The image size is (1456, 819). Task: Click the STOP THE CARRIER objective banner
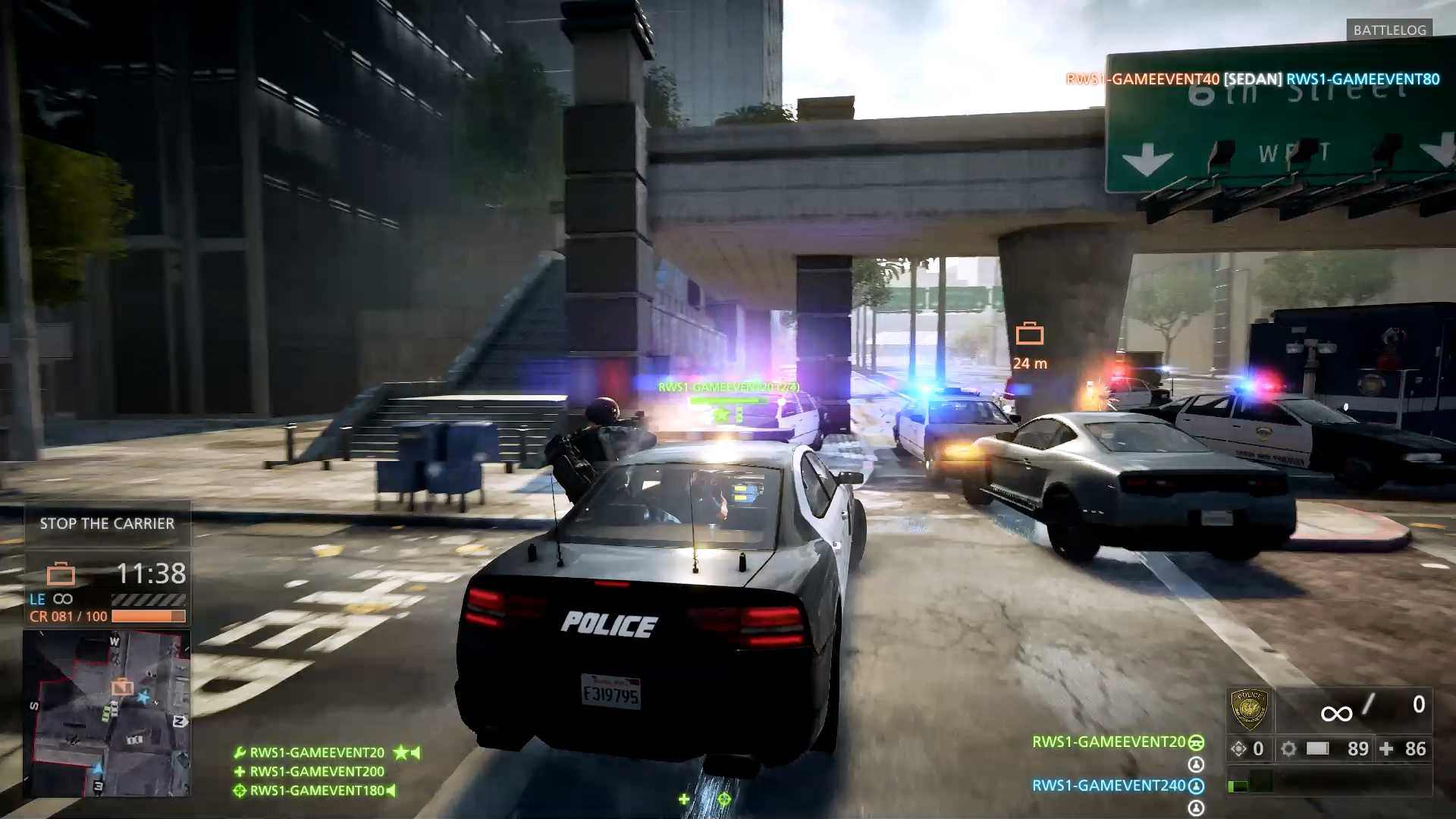(106, 522)
